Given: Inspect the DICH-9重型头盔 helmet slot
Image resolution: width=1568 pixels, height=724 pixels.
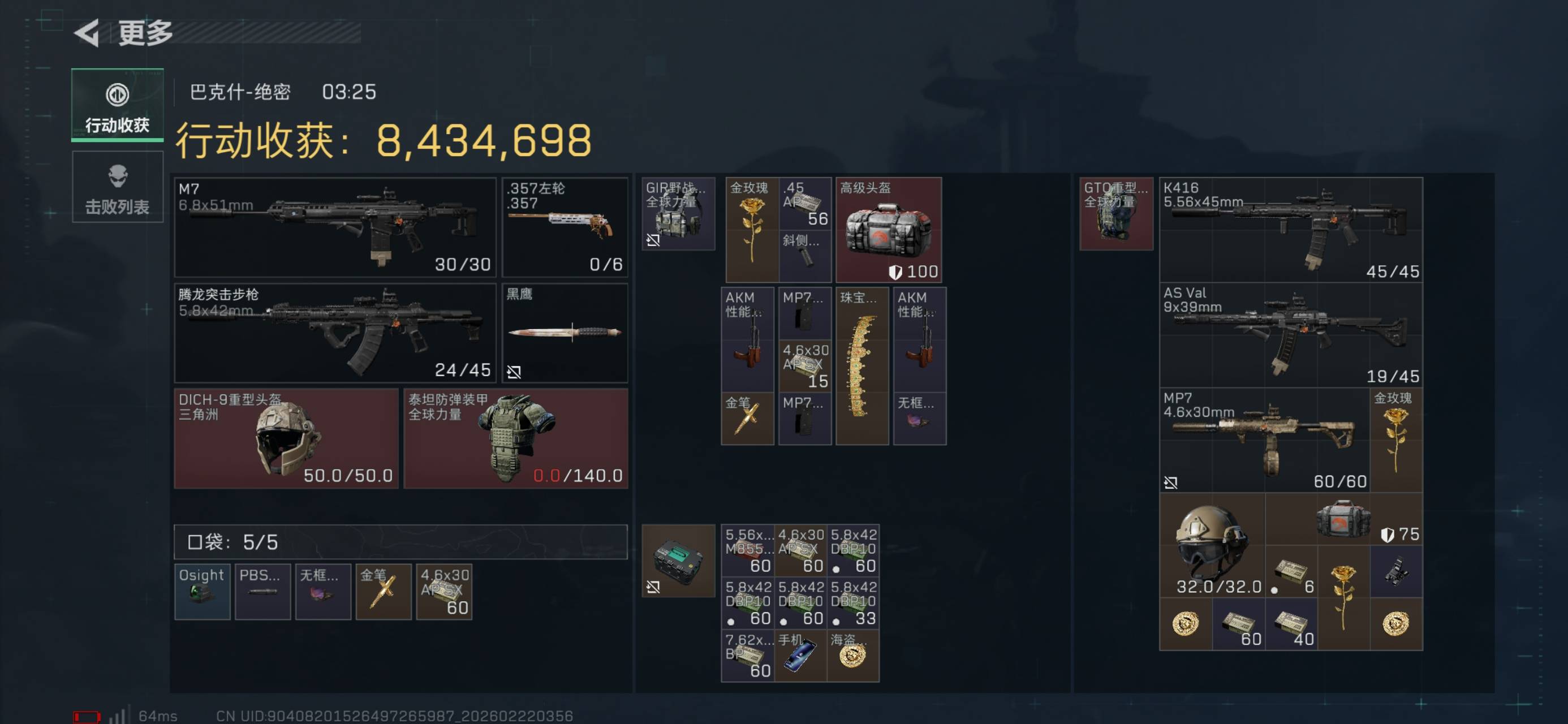Looking at the screenshot, I should point(286,438).
